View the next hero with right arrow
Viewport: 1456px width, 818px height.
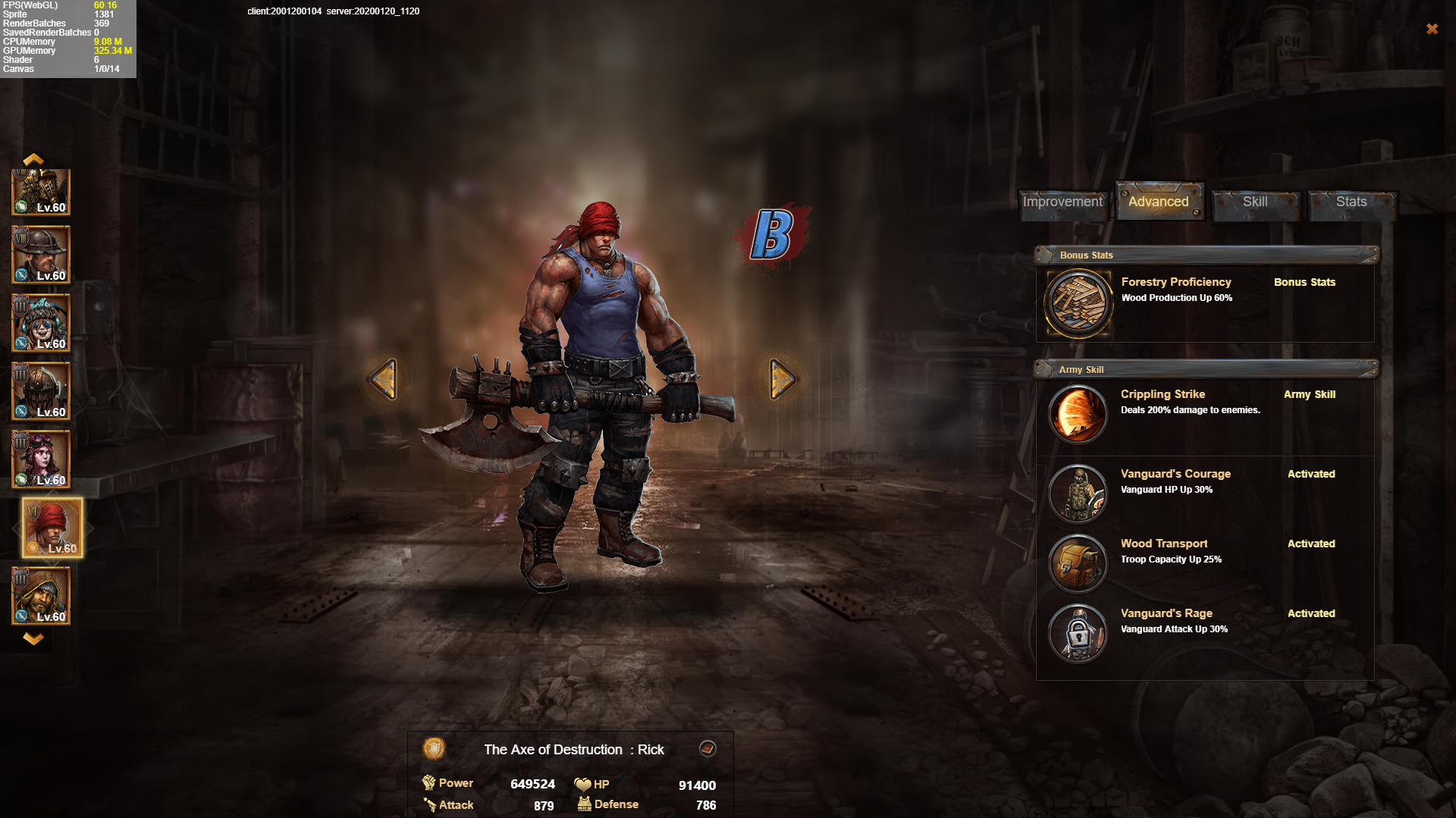(x=782, y=379)
